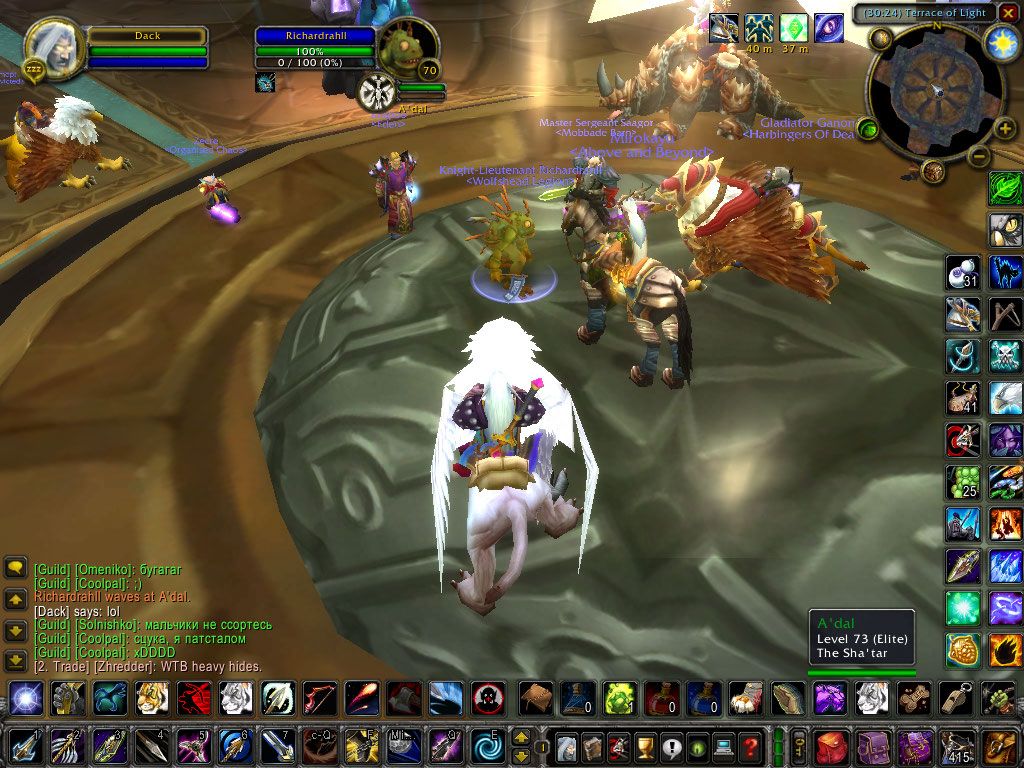Zoom in the minimap with plus button
The width and height of the screenshot is (1024, 768).
pos(1004,129)
